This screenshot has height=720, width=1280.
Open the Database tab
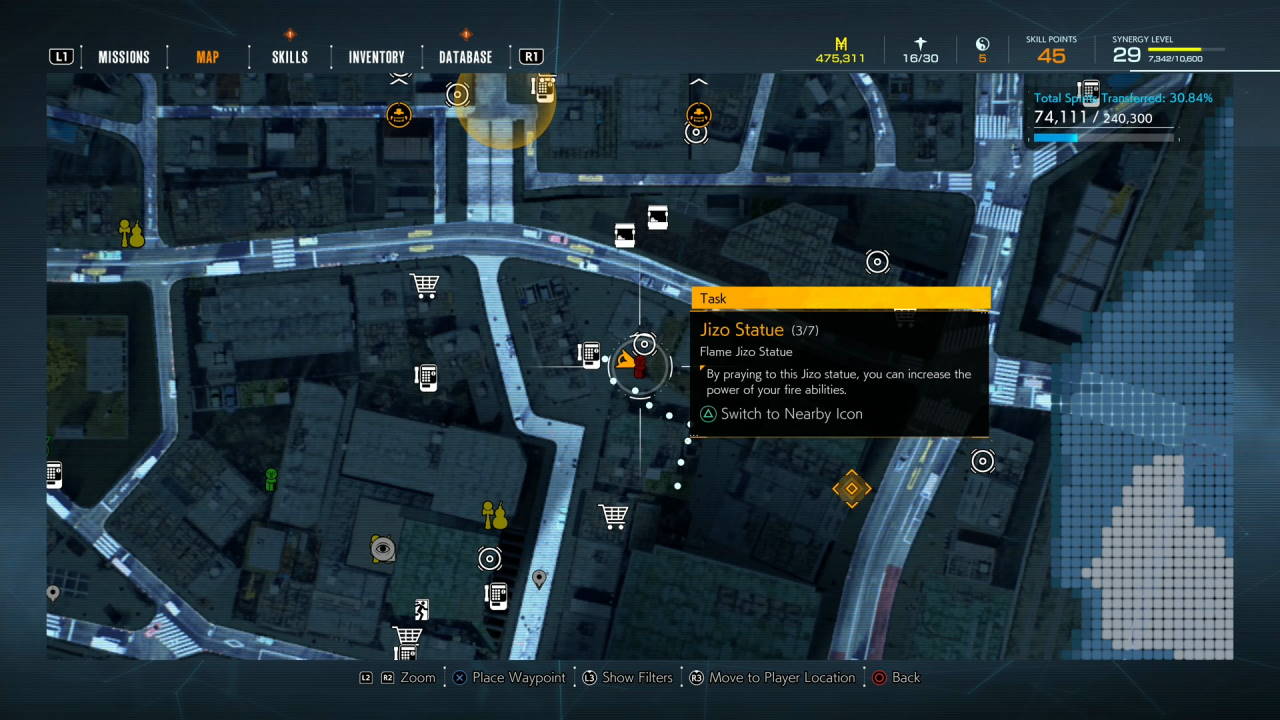[465, 57]
